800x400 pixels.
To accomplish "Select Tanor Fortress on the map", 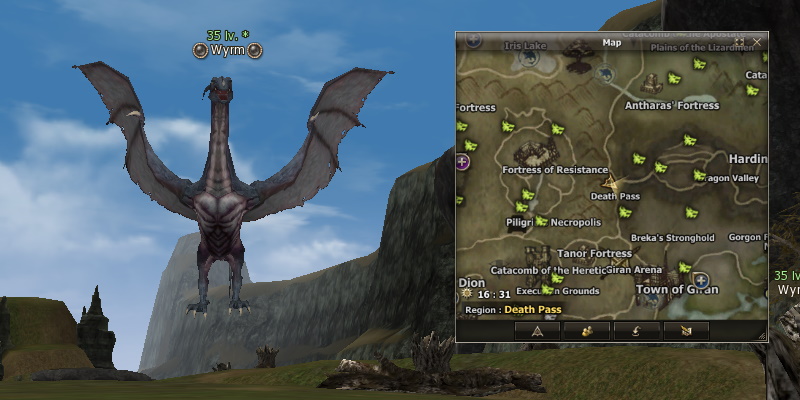I will tap(594, 253).
